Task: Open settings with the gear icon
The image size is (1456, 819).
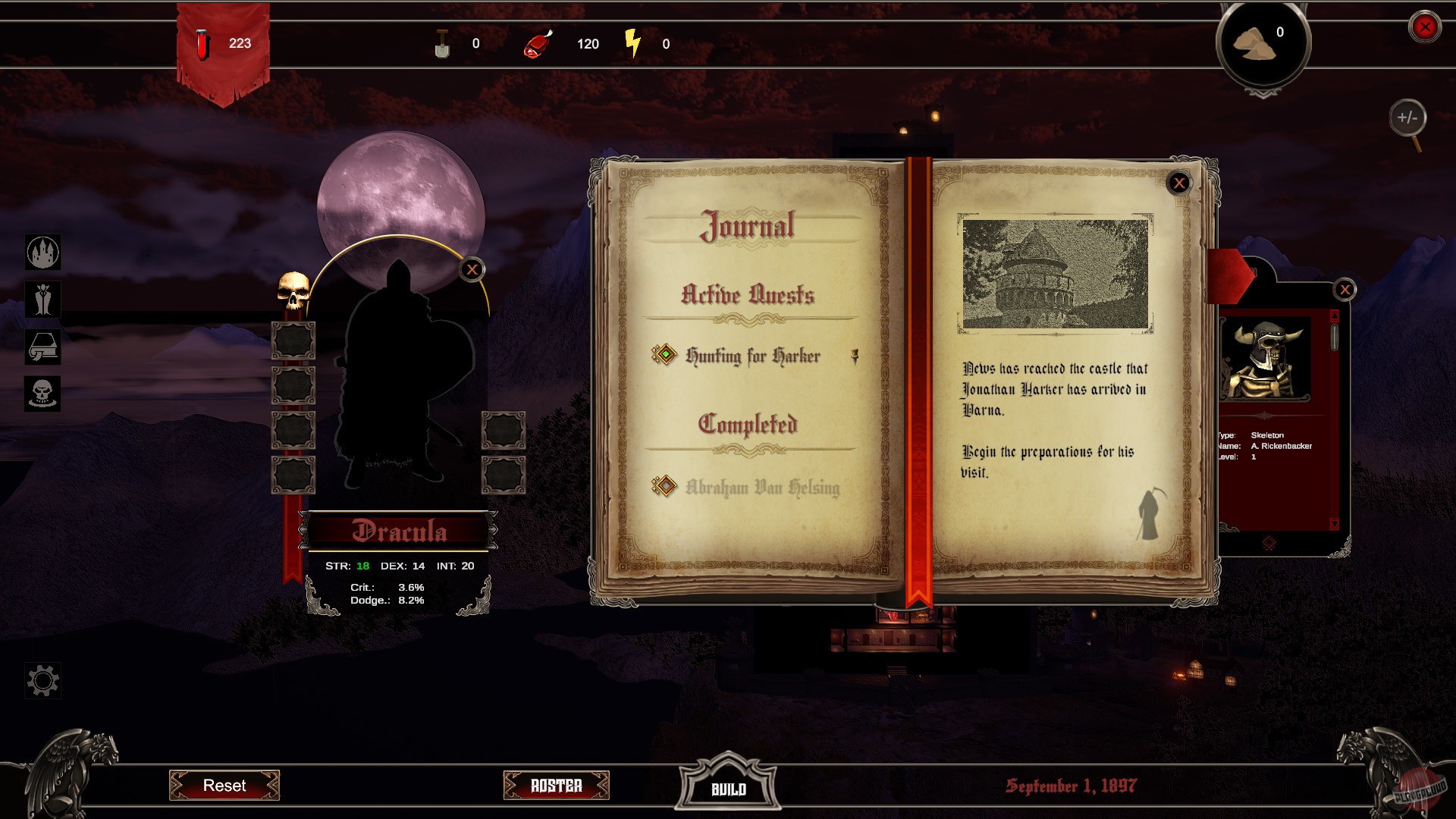Action: tap(43, 680)
